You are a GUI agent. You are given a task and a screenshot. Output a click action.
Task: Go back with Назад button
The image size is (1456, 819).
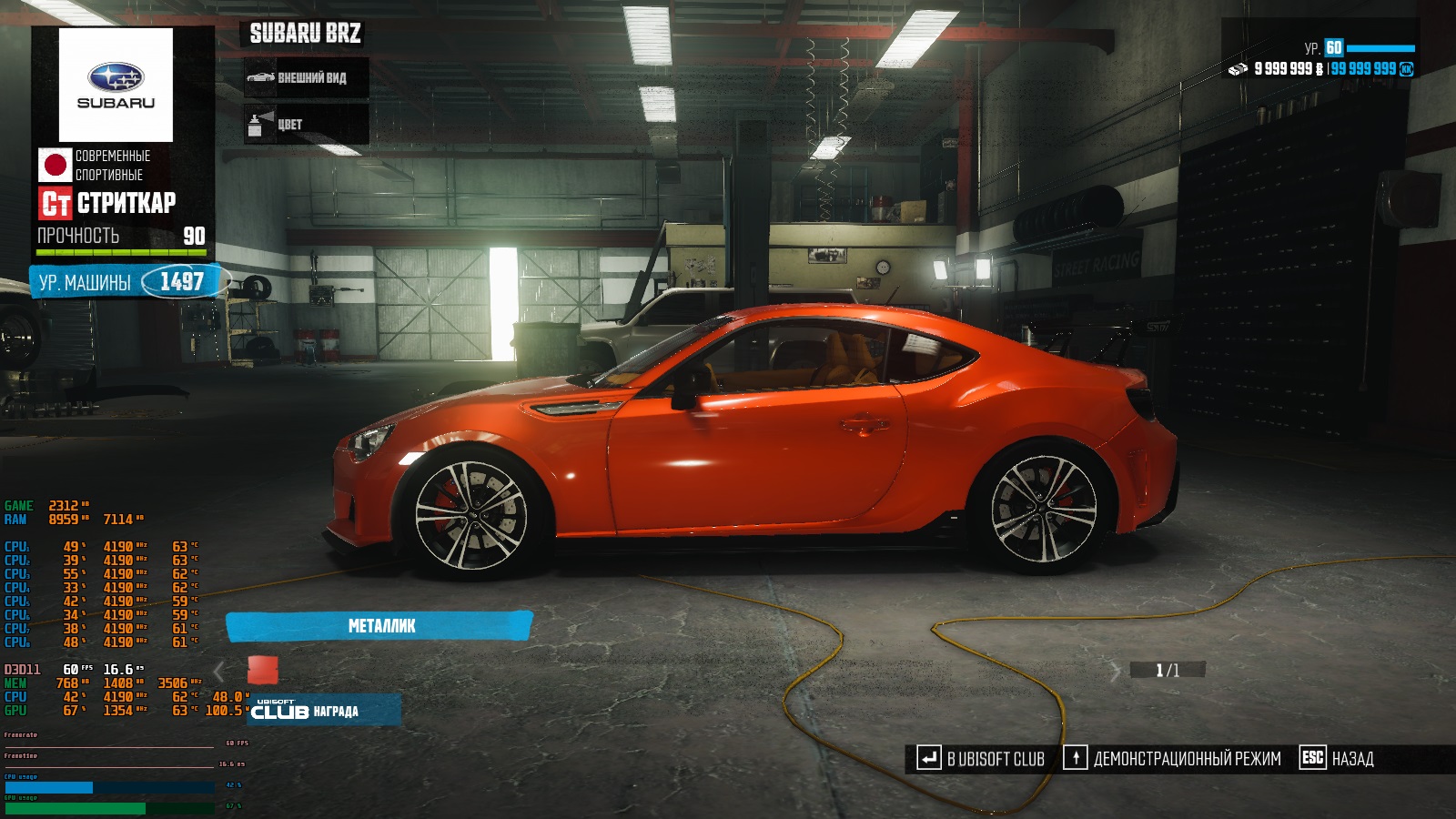point(1338,759)
